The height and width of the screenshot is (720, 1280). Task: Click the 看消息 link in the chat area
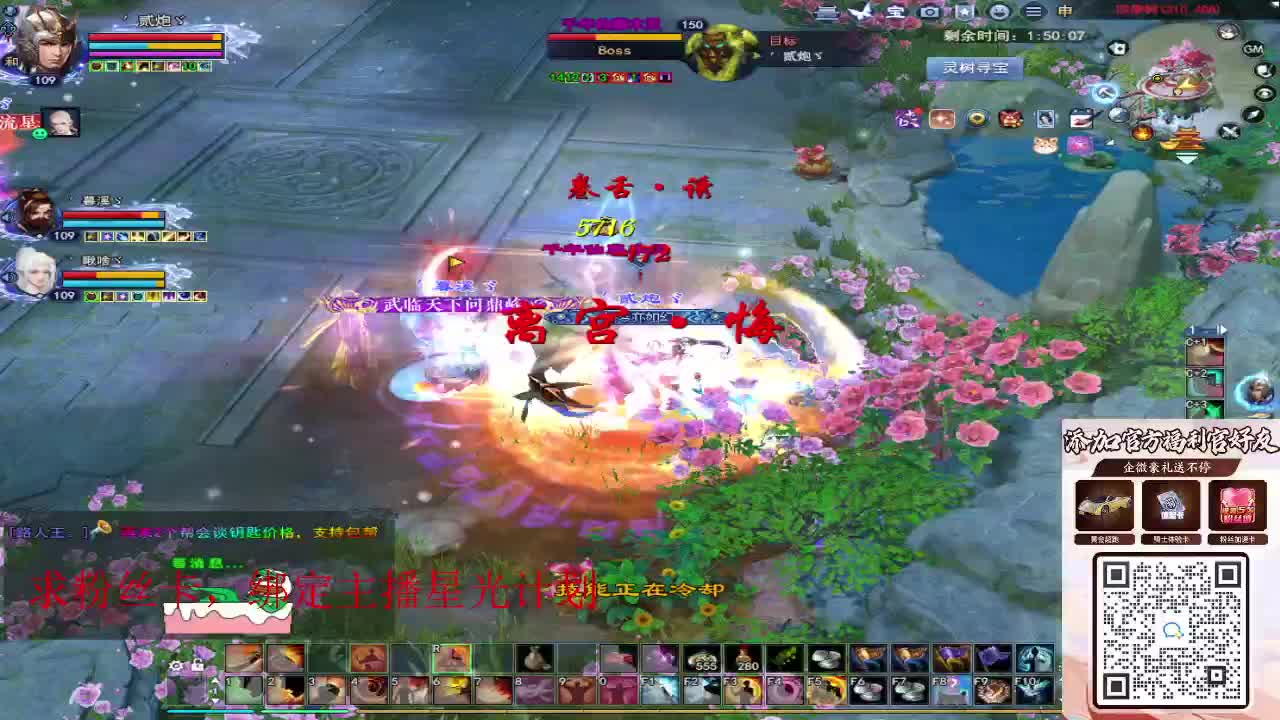coord(196,564)
